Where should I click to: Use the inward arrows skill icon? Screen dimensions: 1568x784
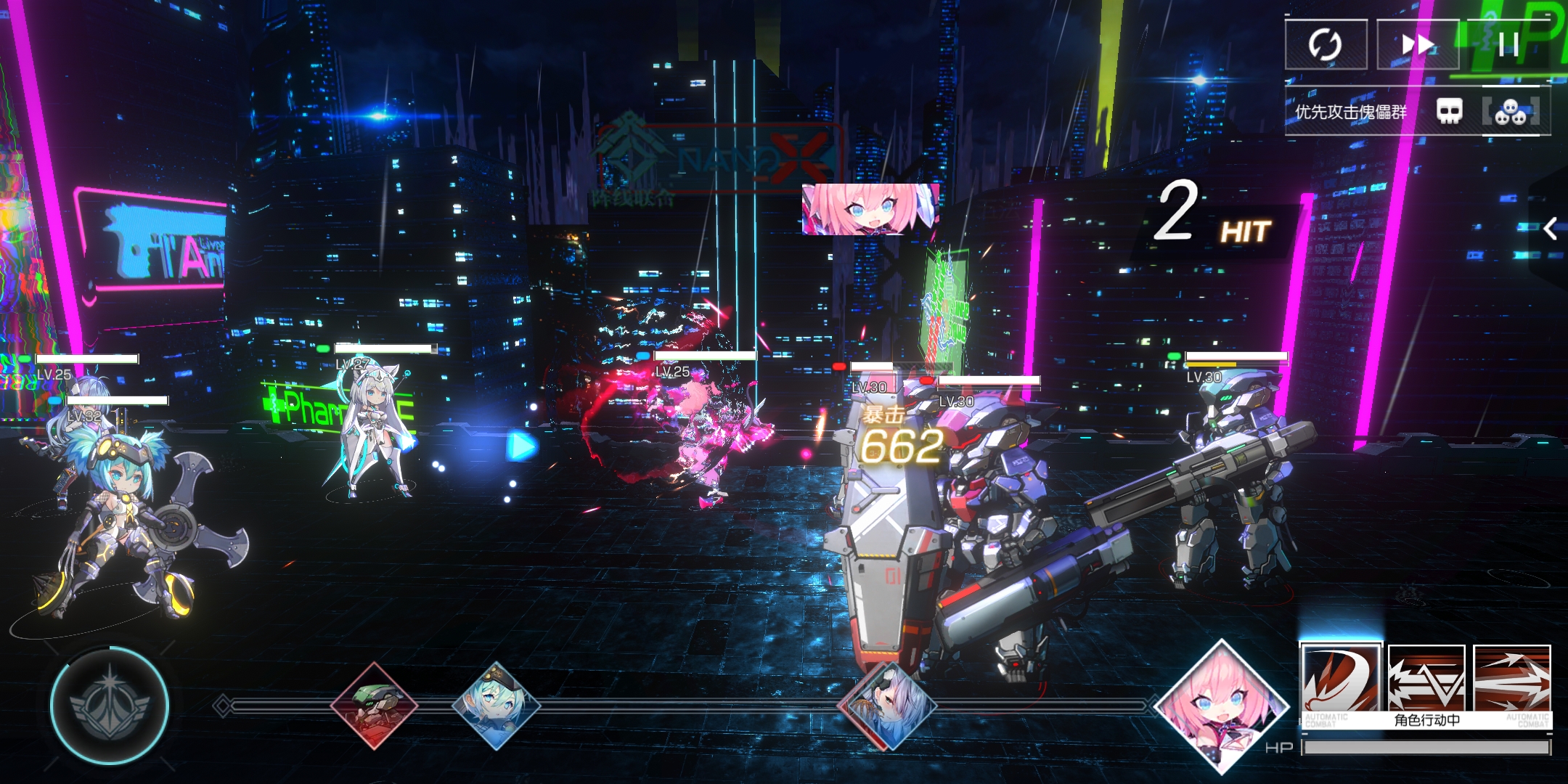(x=1426, y=679)
